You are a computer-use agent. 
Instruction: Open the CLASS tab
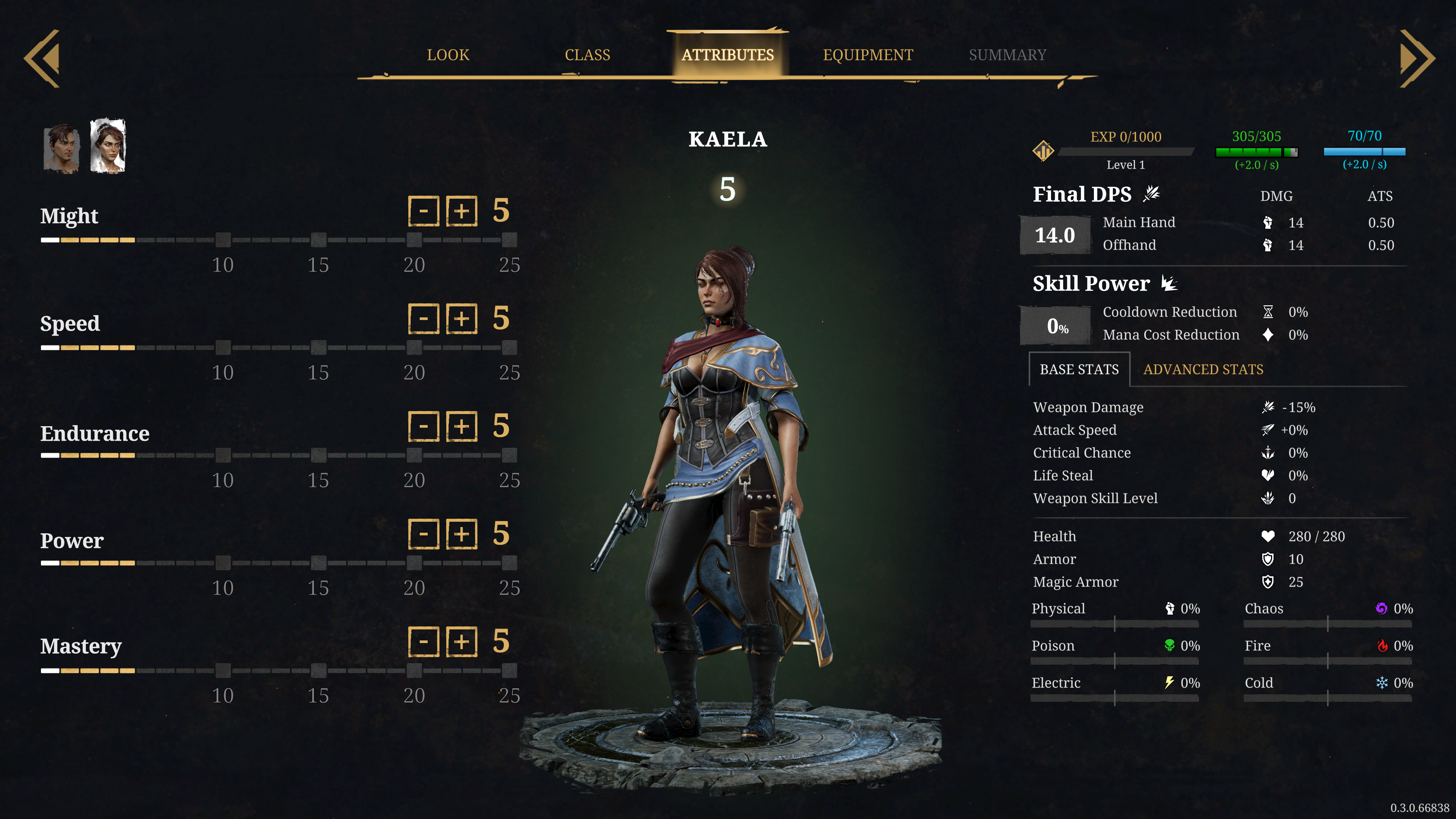pyautogui.click(x=587, y=55)
